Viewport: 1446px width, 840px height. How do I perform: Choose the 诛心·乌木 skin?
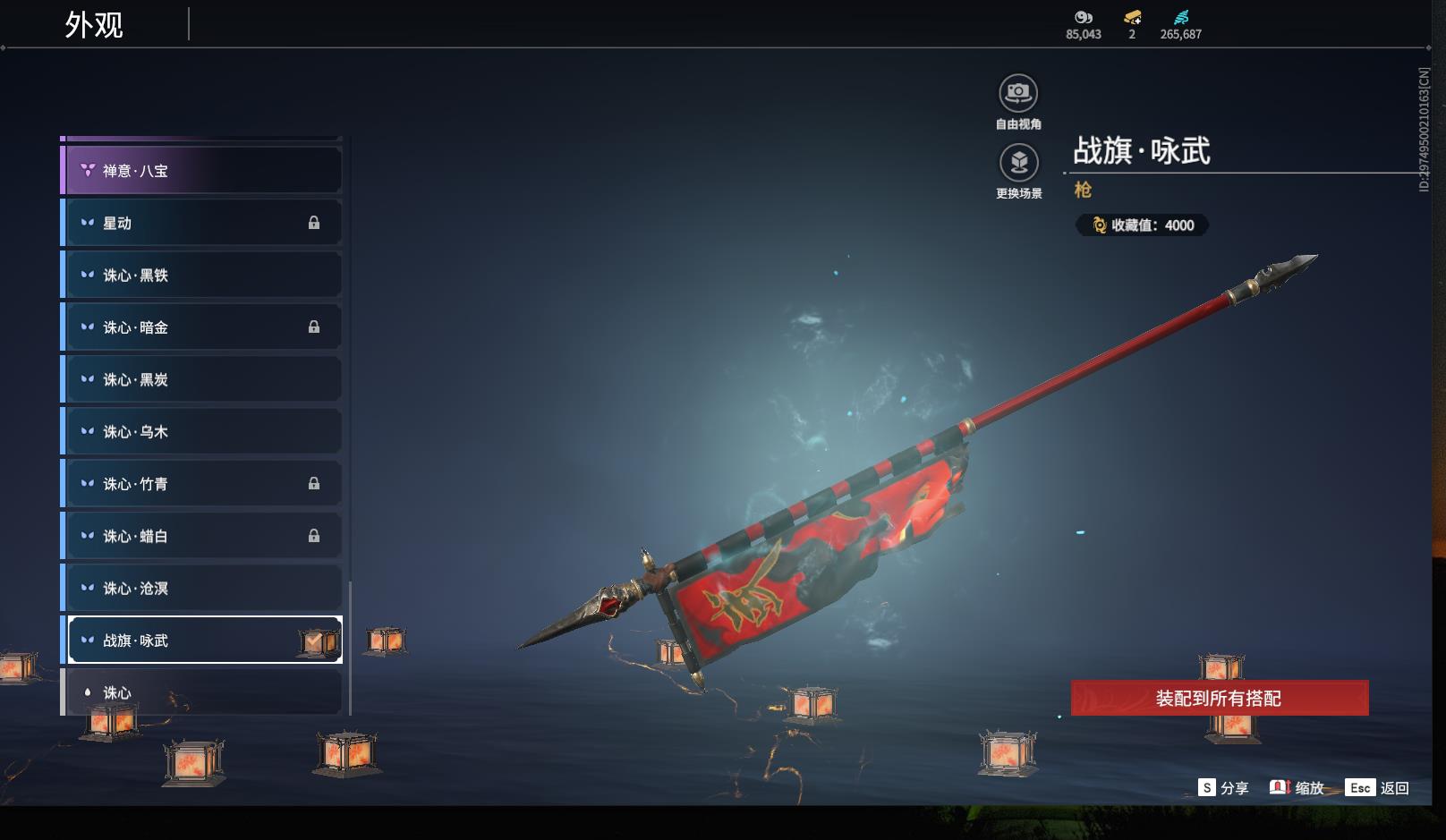click(x=203, y=431)
